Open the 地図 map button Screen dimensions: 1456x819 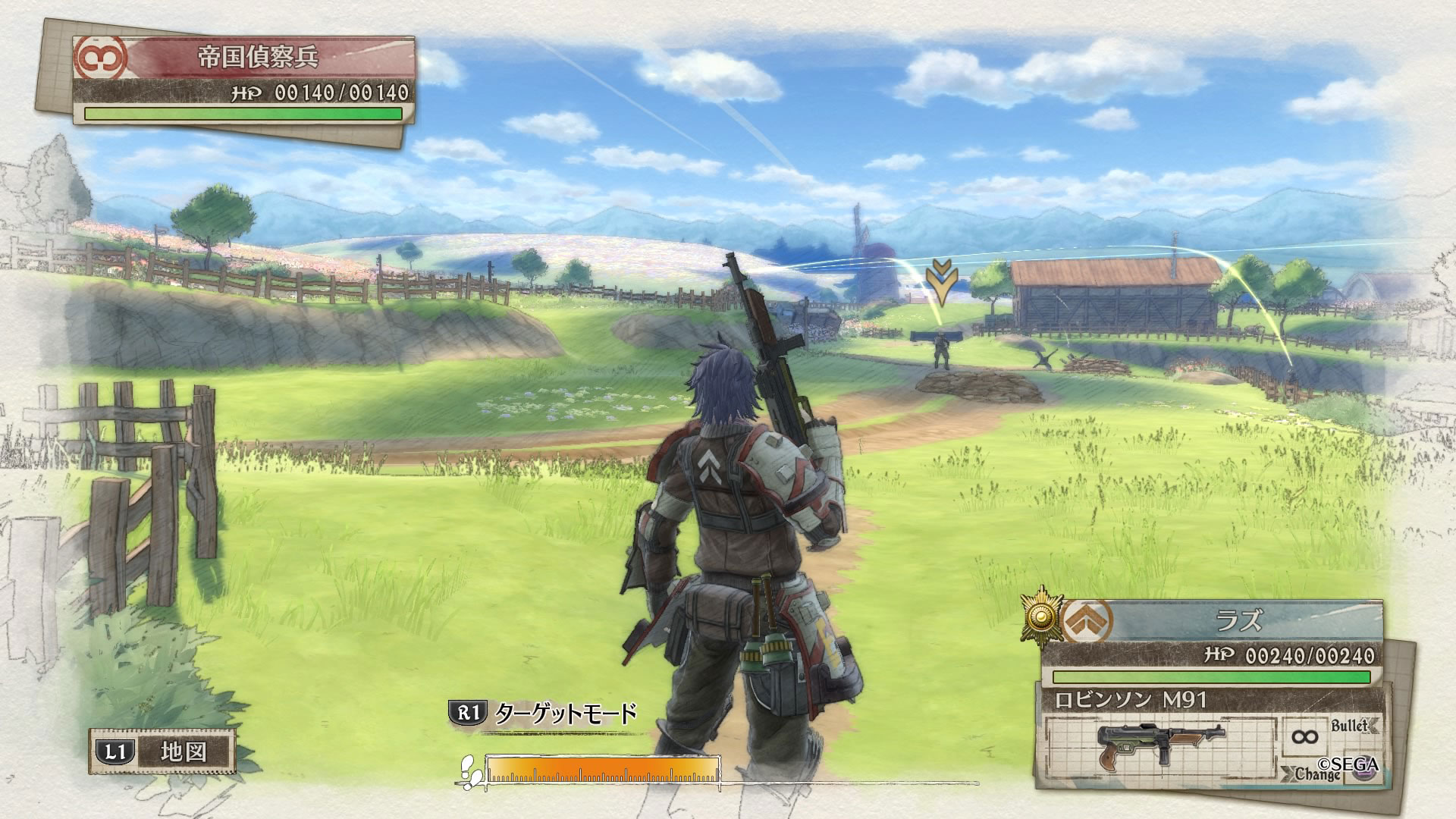coord(162,752)
